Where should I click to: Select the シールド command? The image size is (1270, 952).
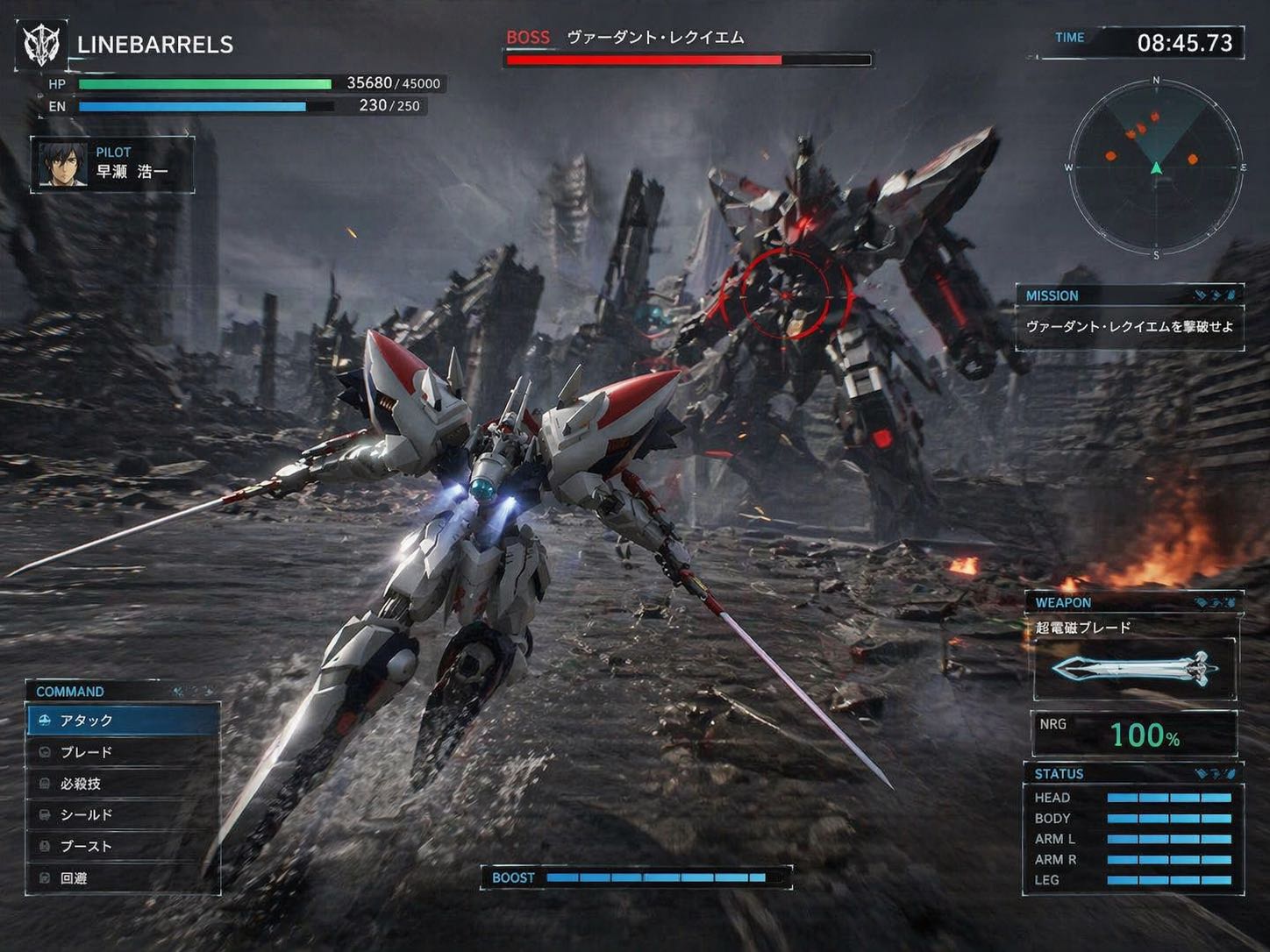point(123,815)
